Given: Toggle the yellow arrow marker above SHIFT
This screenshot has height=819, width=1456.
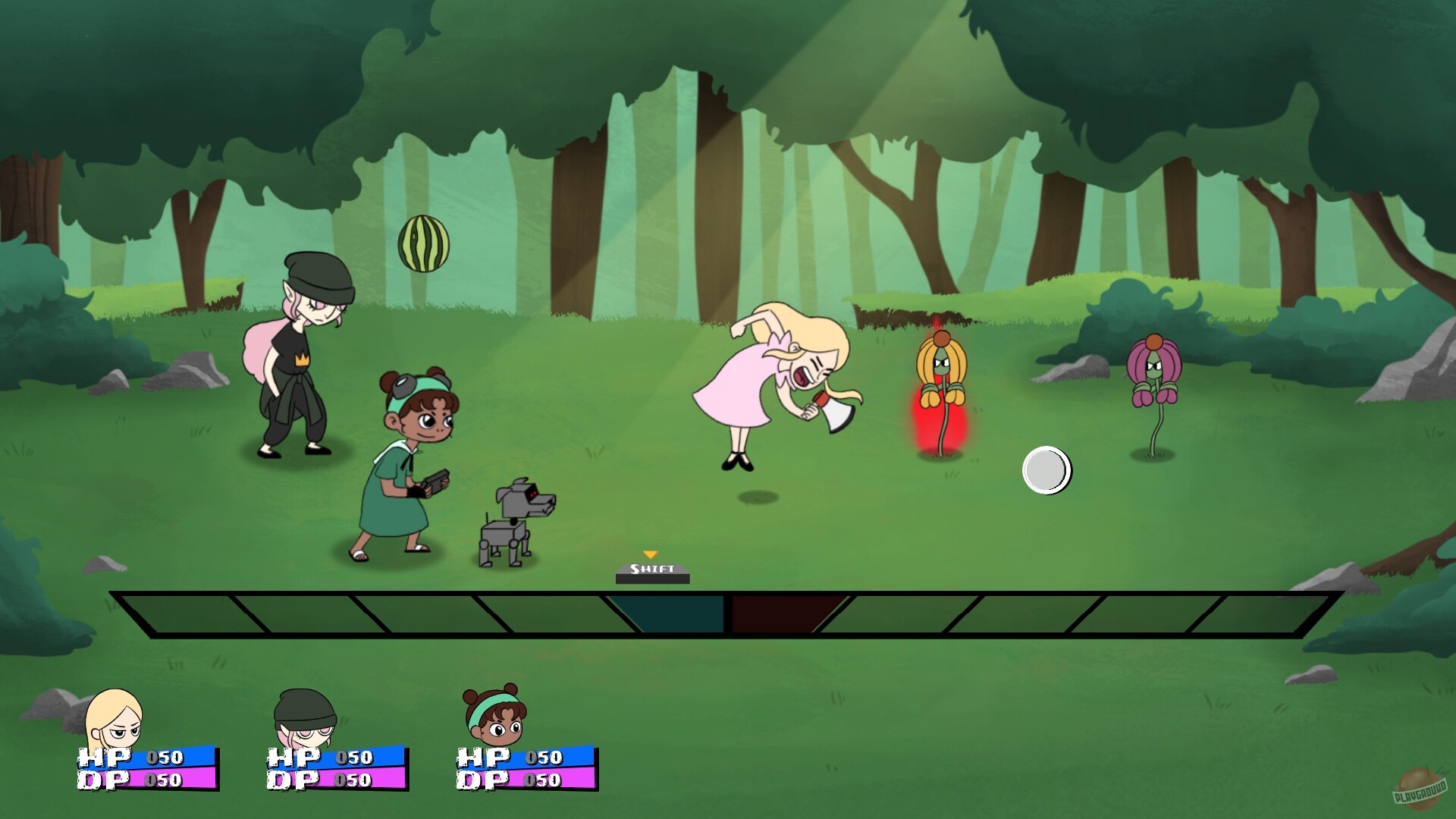Looking at the screenshot, I should tap(650, 552).
